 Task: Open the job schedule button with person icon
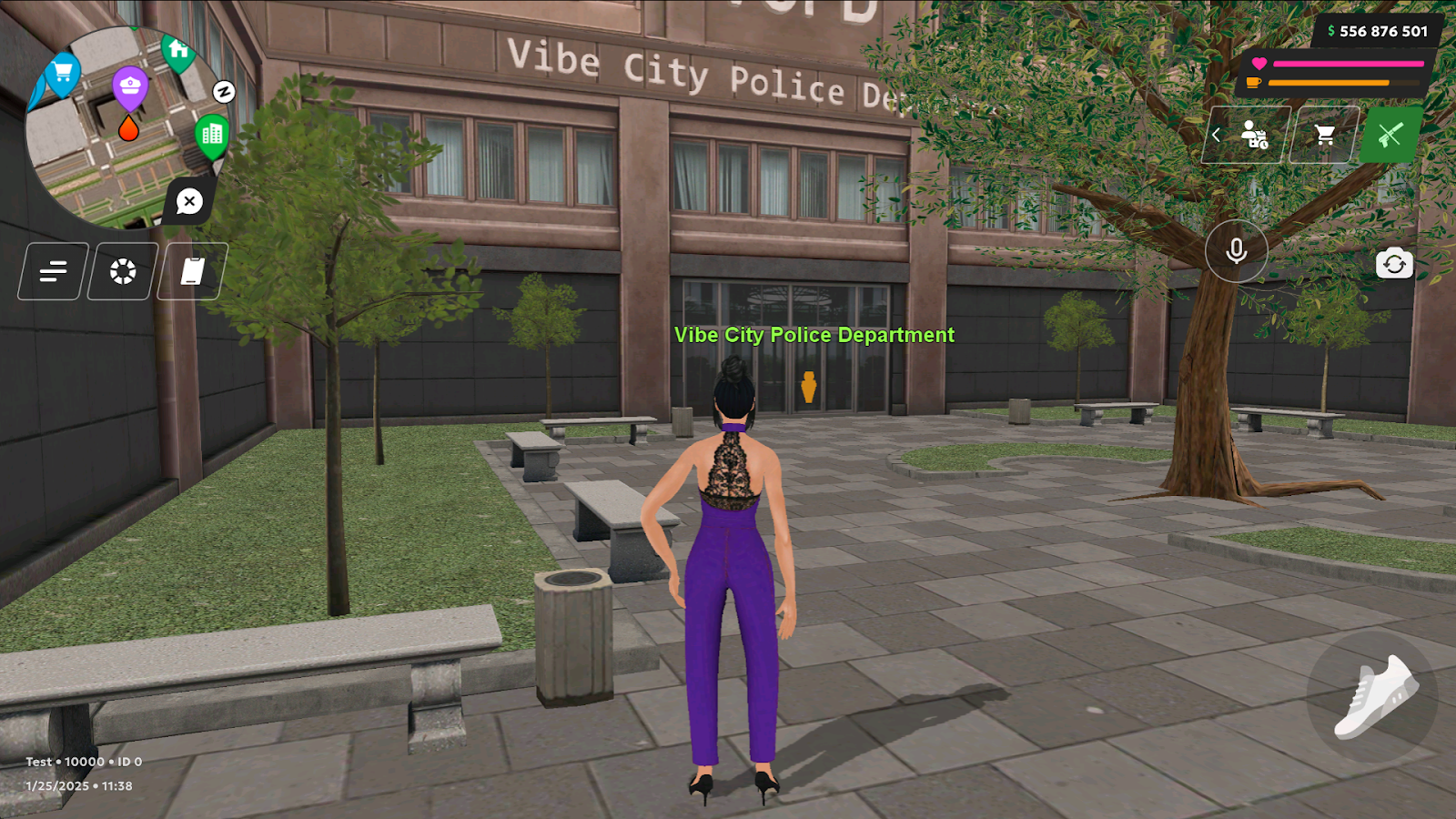[1253, 135]
